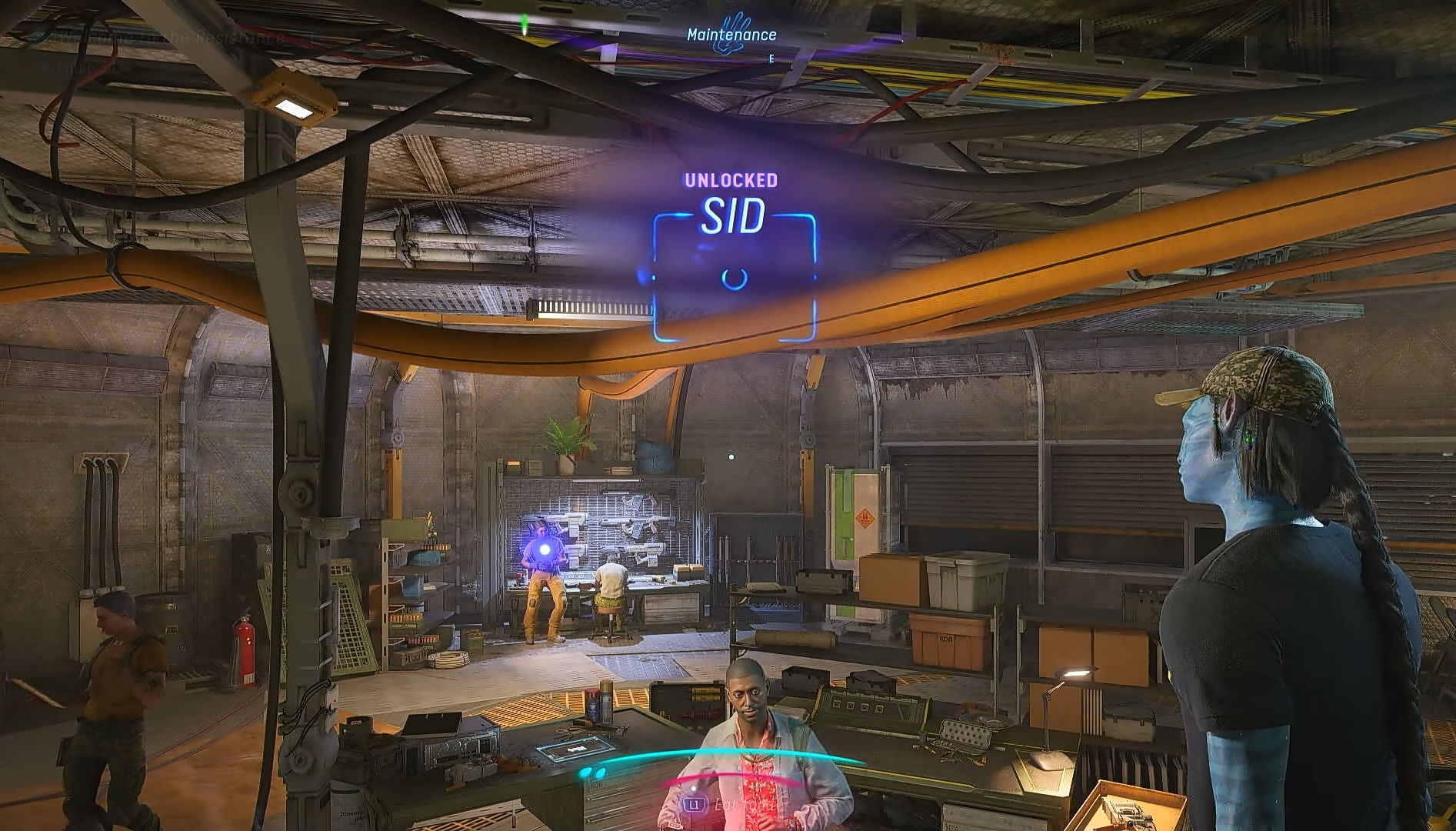1456x831 pixels.
Task: Click the green marker on the compass
Action: pyautogui.click(x=525, y=28)
